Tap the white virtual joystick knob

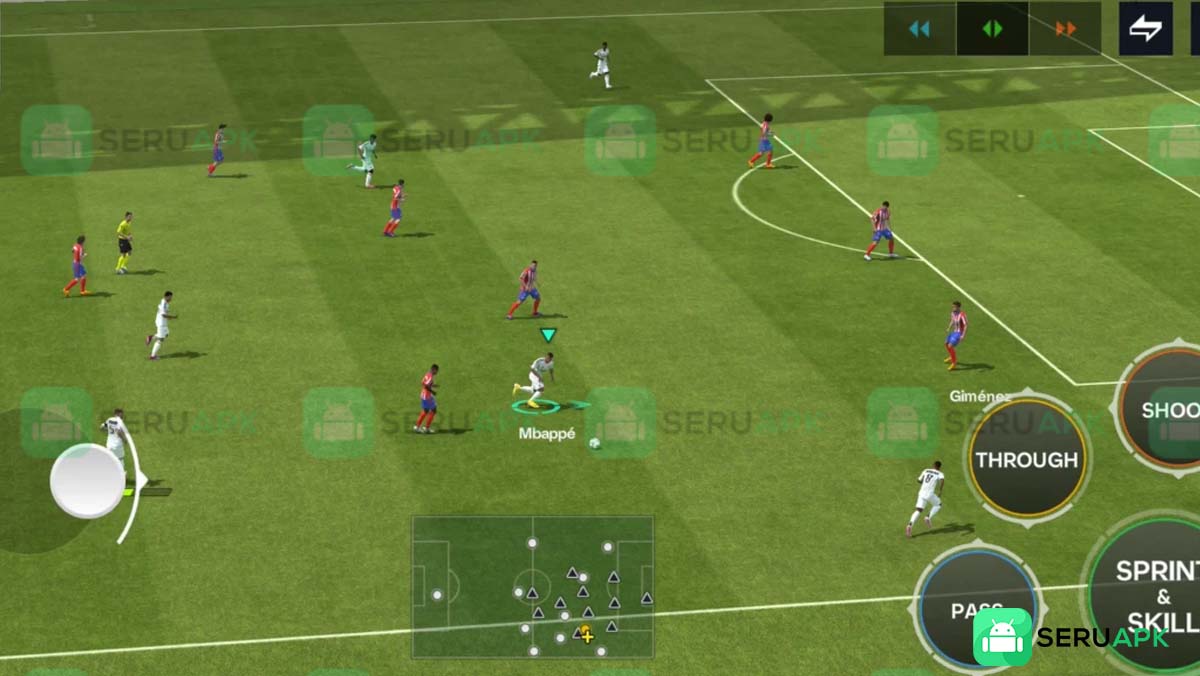tap(88, 481)
